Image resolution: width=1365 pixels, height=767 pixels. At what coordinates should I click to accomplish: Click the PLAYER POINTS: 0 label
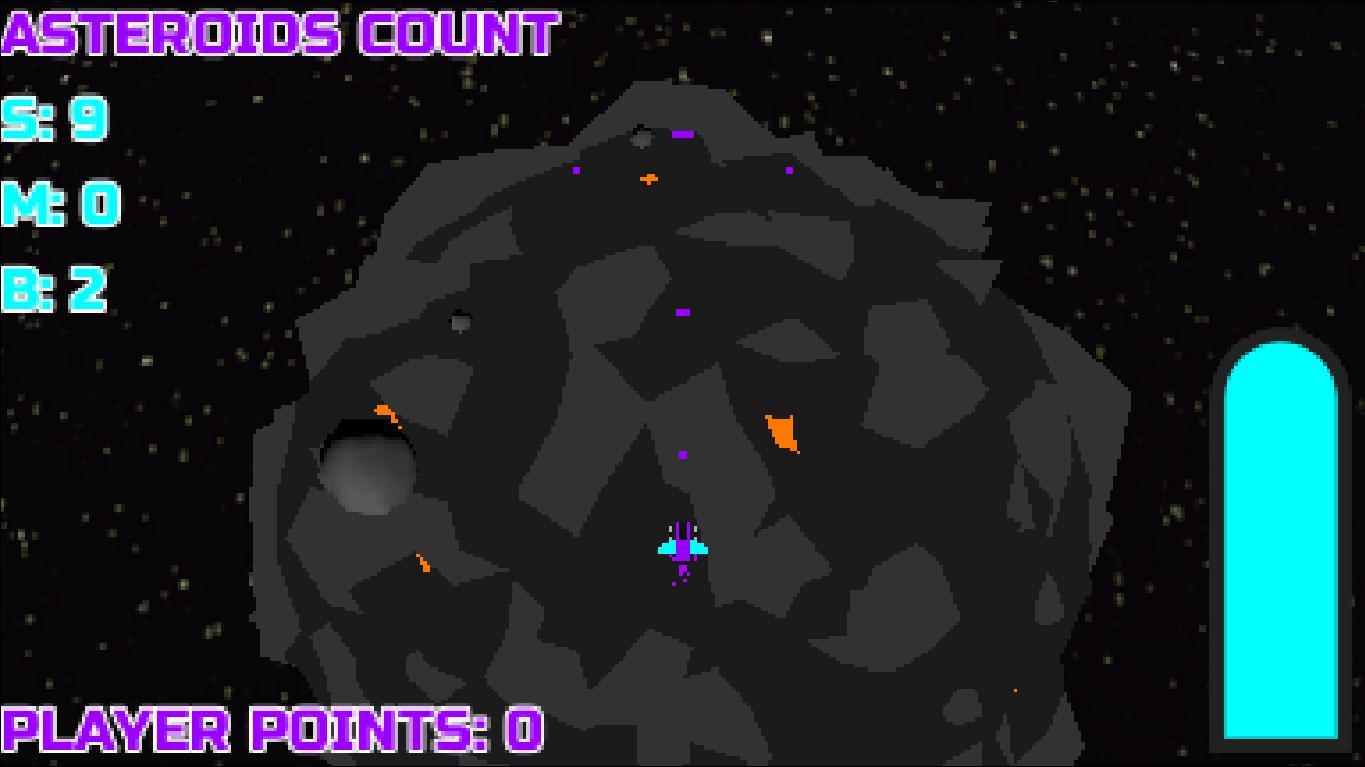tap(270, 732)
